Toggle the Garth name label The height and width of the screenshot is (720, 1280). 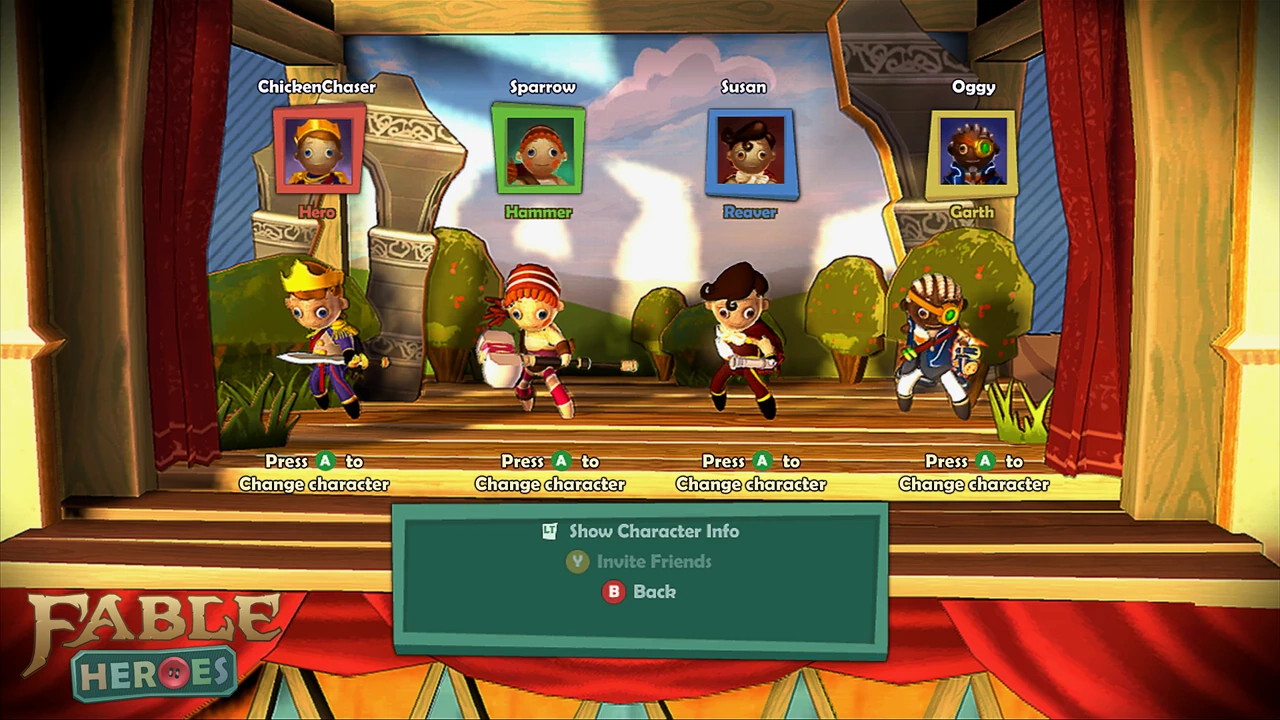[972, 212]
